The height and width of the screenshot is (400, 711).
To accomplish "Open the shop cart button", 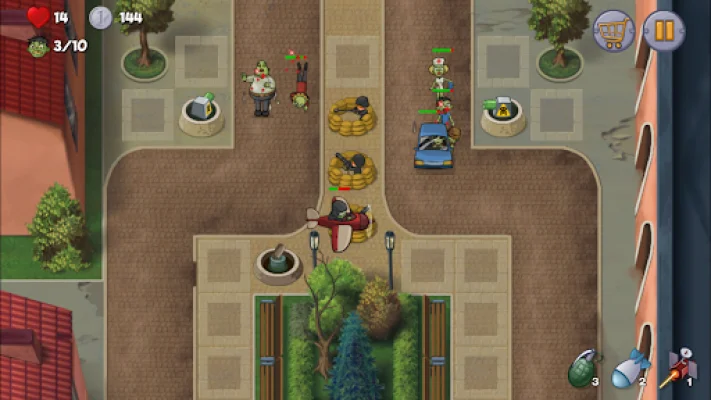I will coord(613,31).
